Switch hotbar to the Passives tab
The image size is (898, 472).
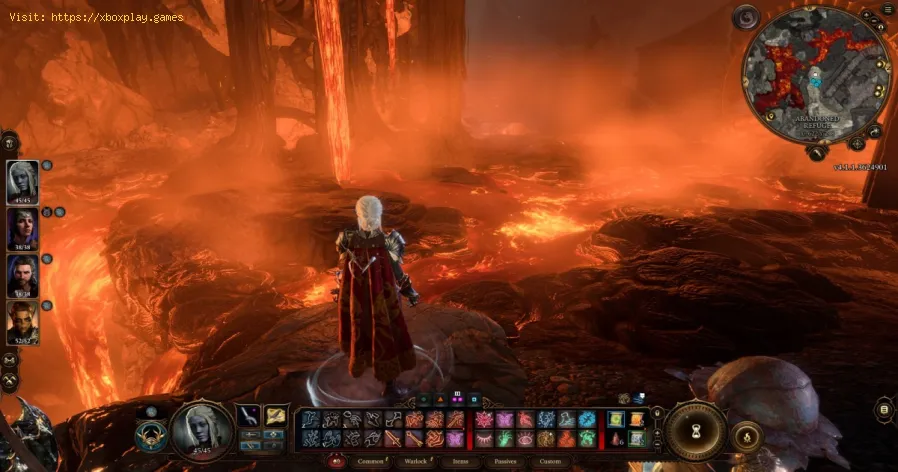pyautogui.click(x=503, y=461)
